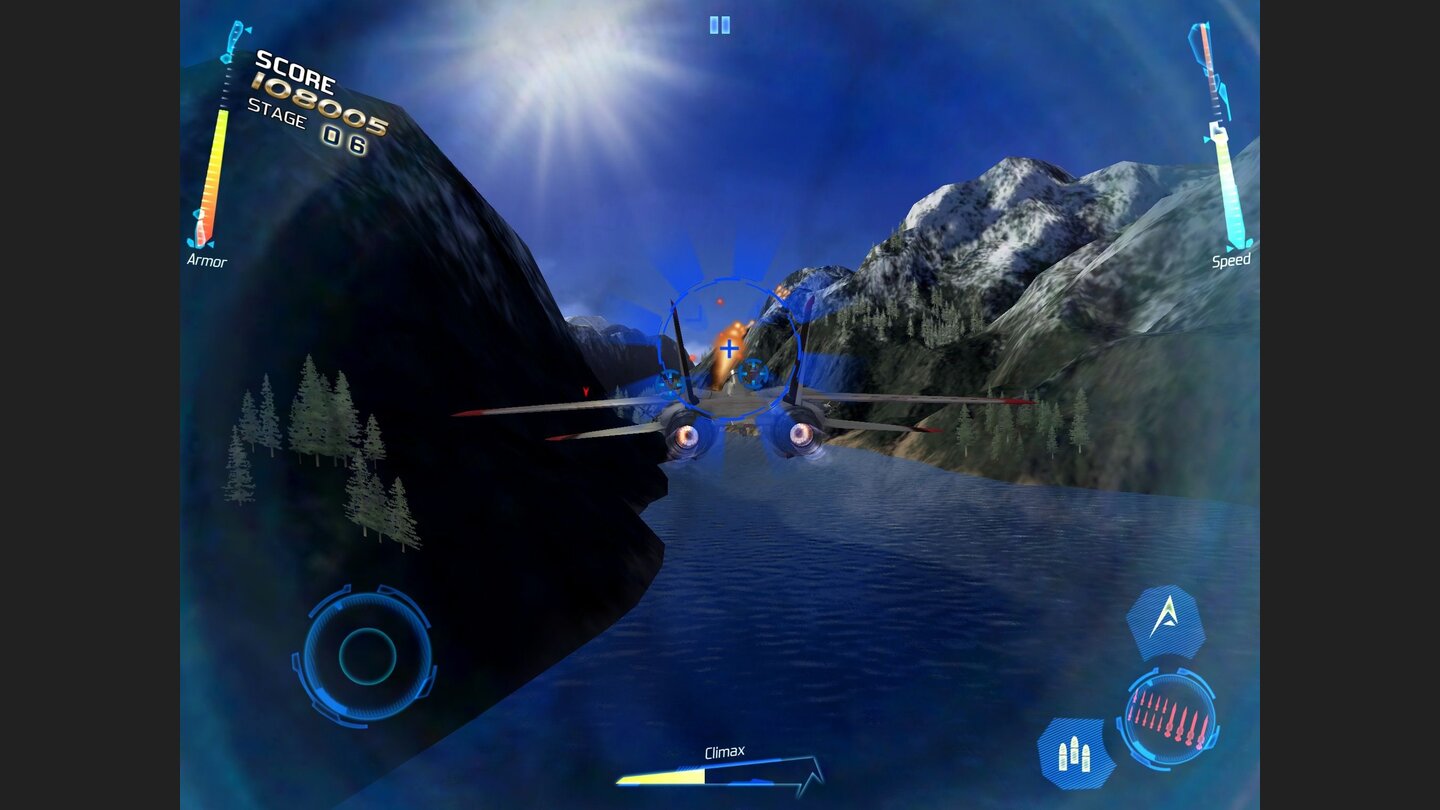Screen dimensions: 1440x810
Task: Click the Speed label text
Action: click(1229, 260)
